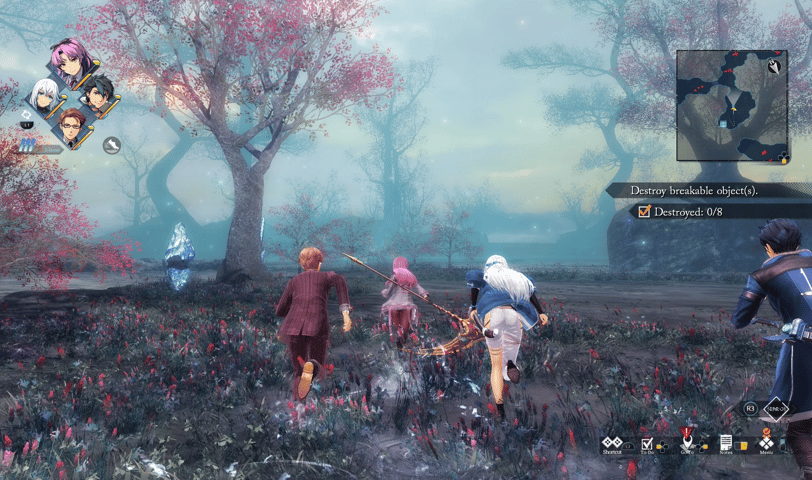Image resolution: width=812 pixels, height=480 pixels.
Task: Open the To-Do list
Action: point(647,443)
